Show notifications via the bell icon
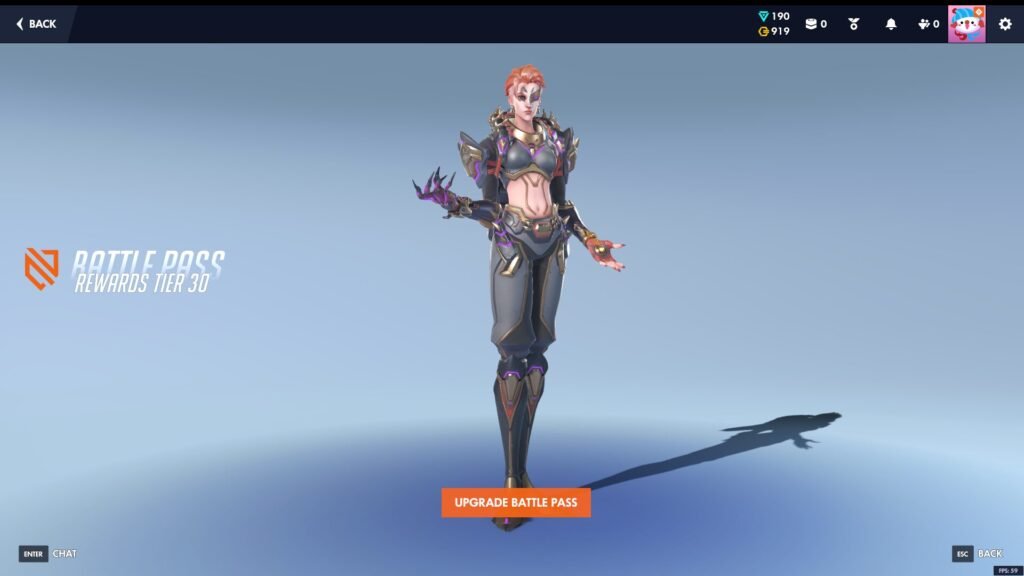Viewport: 1024px width, 576px height. (891, 24)
